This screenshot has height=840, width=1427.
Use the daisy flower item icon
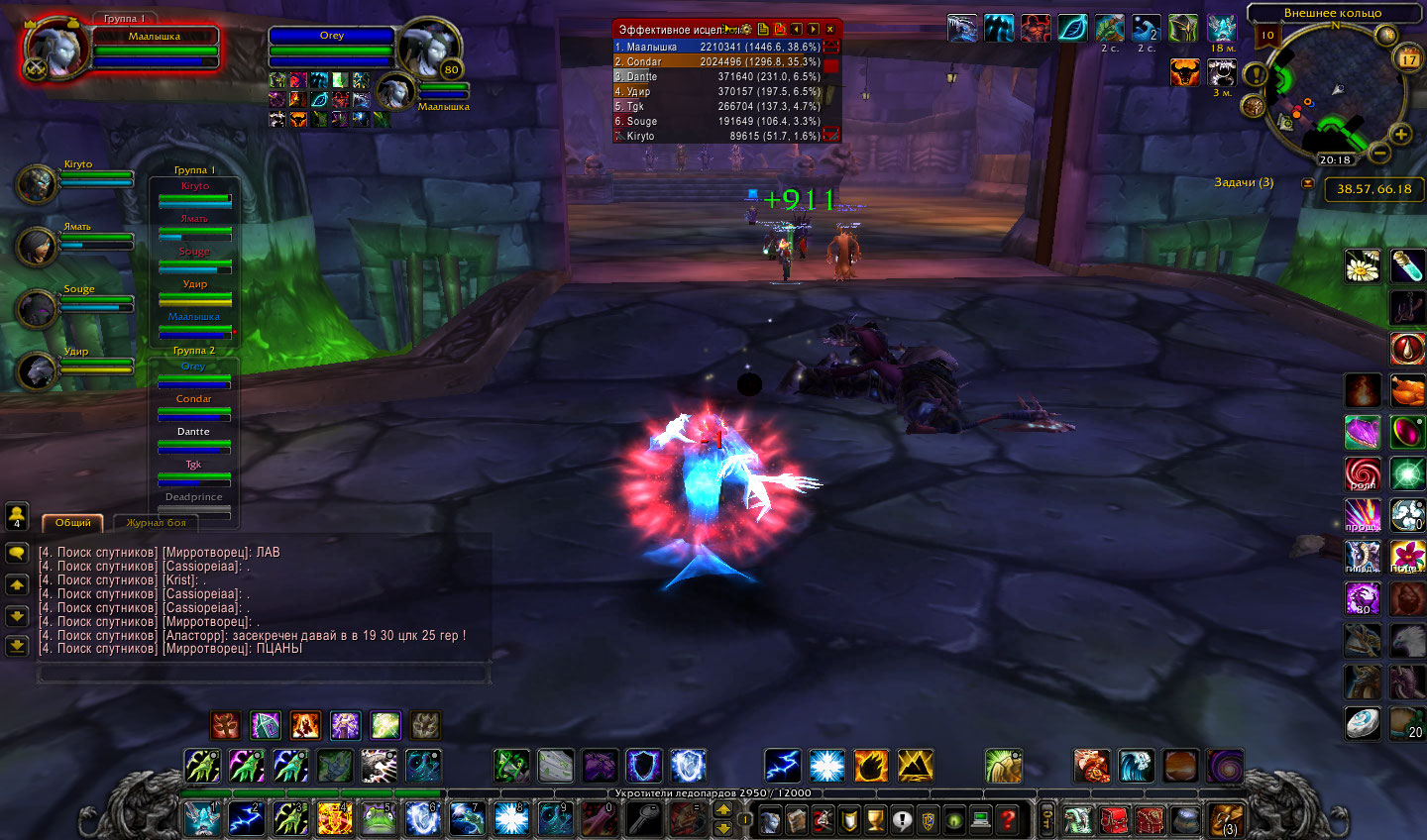coord(1363,265)
